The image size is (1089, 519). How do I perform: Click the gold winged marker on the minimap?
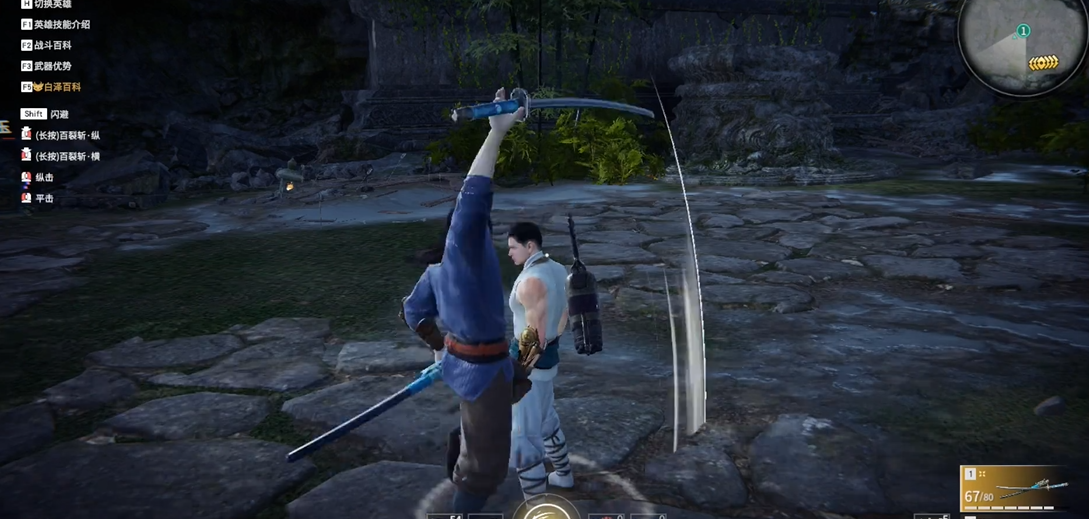point(1043,63)
